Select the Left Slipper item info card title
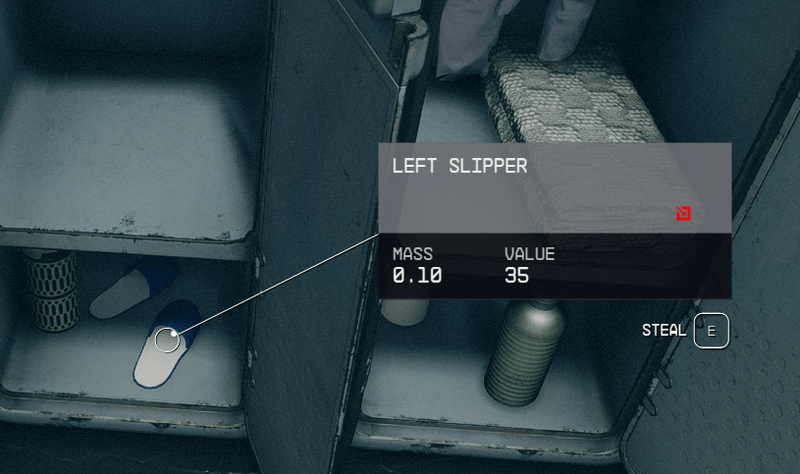Viewport: 800px width, 474px height. [459, 167]
